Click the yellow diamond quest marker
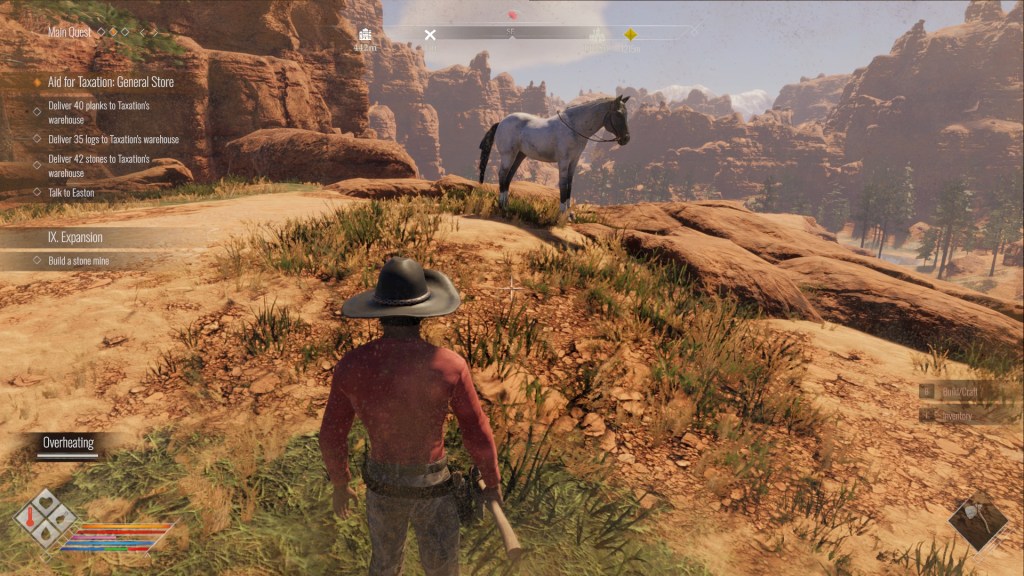 (x=630, y=35)
